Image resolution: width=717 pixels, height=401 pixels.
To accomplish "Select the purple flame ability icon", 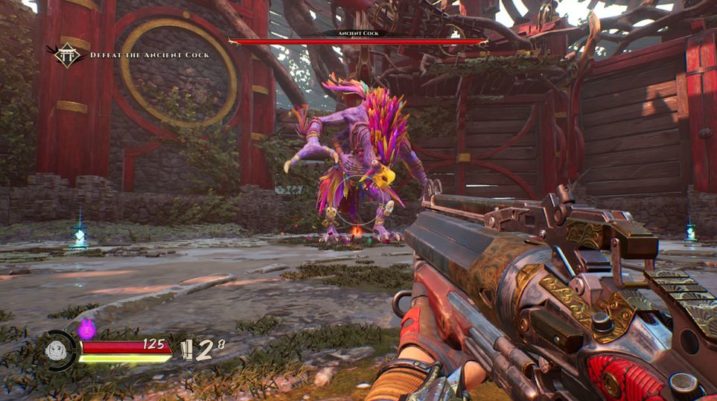I will 86,327.
